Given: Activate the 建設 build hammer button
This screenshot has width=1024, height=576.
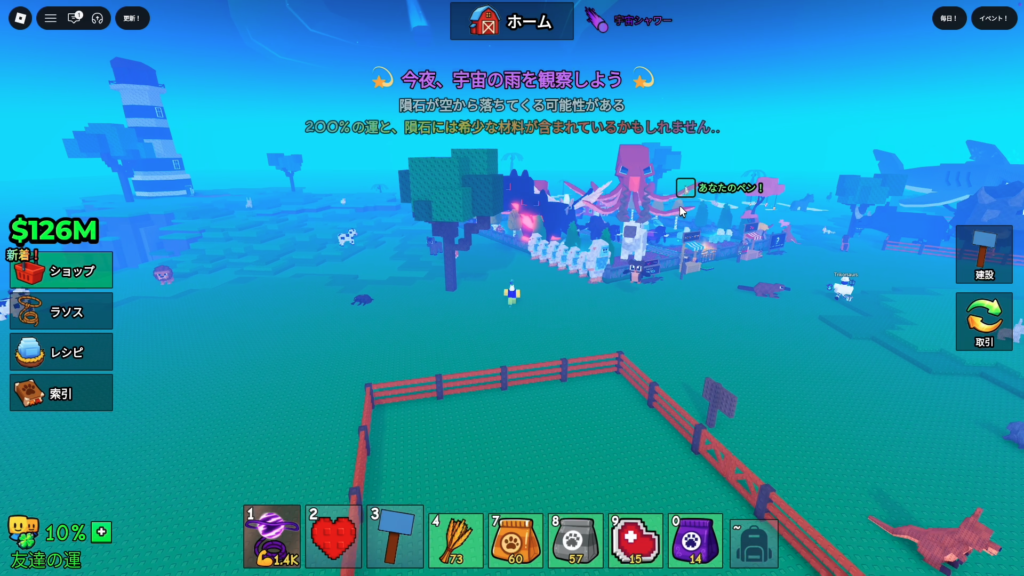Looking at the screenshot, I should (x=984, y=254).
